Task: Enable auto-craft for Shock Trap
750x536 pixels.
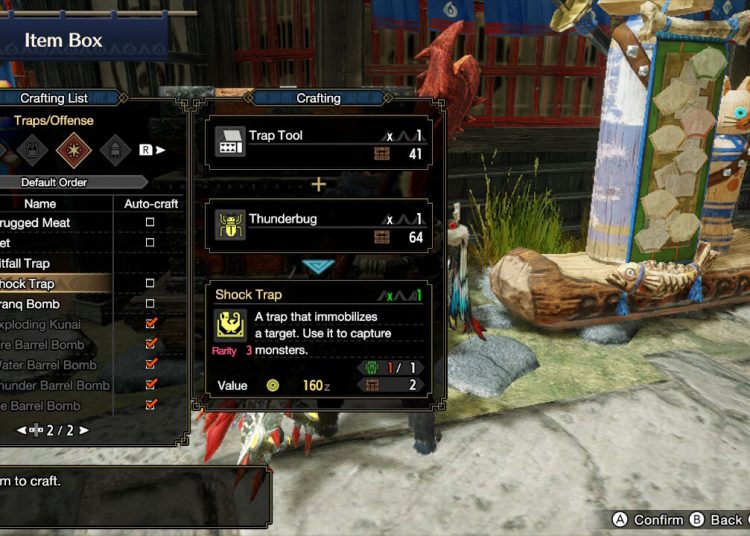Action: [x=151, y=284]
